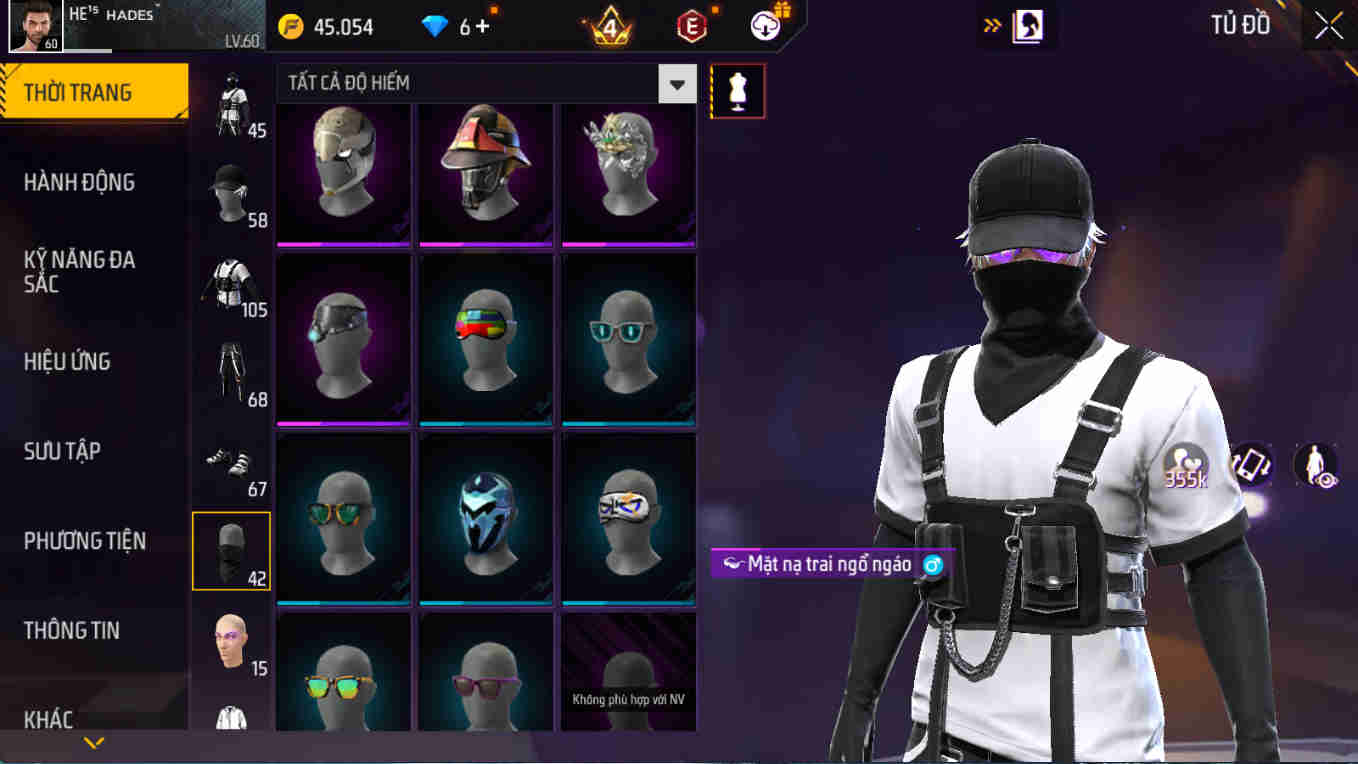Open the mannequin outfit preview icon
1358x764 pixels.
click(737, 90)
